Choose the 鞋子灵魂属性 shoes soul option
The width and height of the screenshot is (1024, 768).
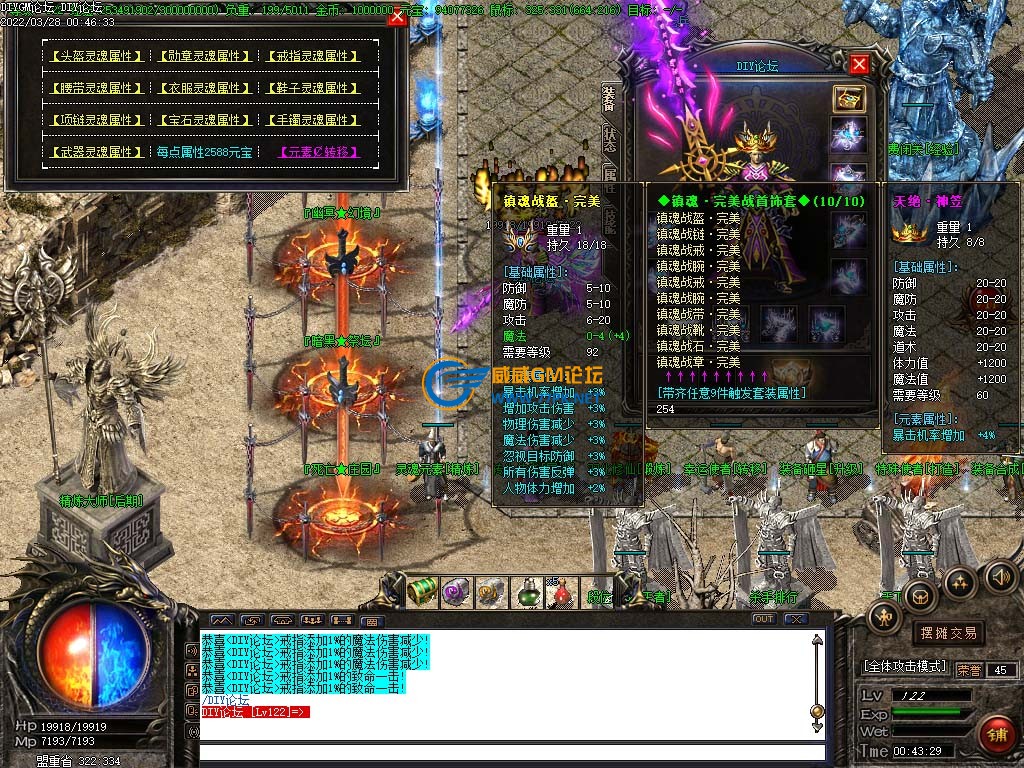point(313,88)
